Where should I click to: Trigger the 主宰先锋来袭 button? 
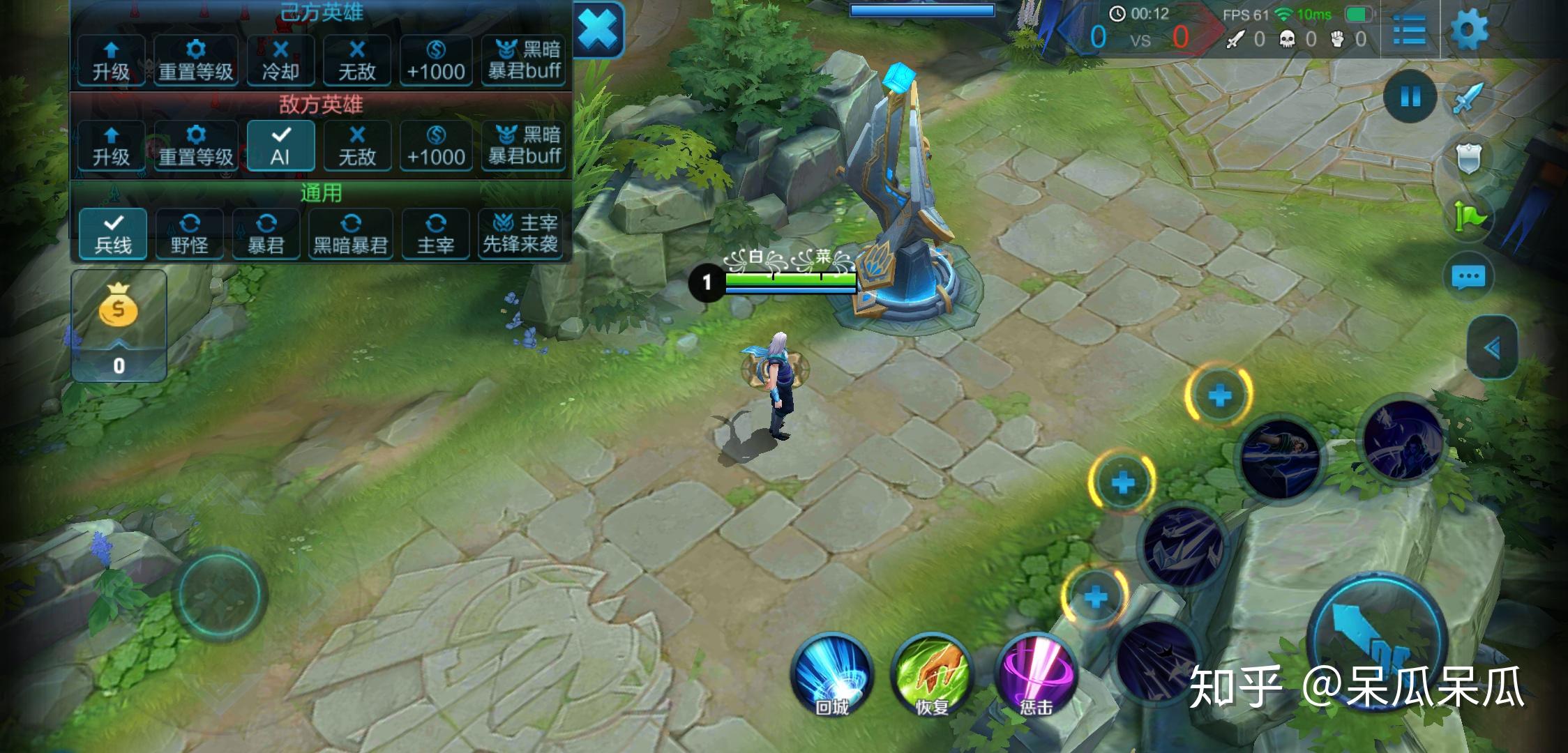(x=521, y=234)
